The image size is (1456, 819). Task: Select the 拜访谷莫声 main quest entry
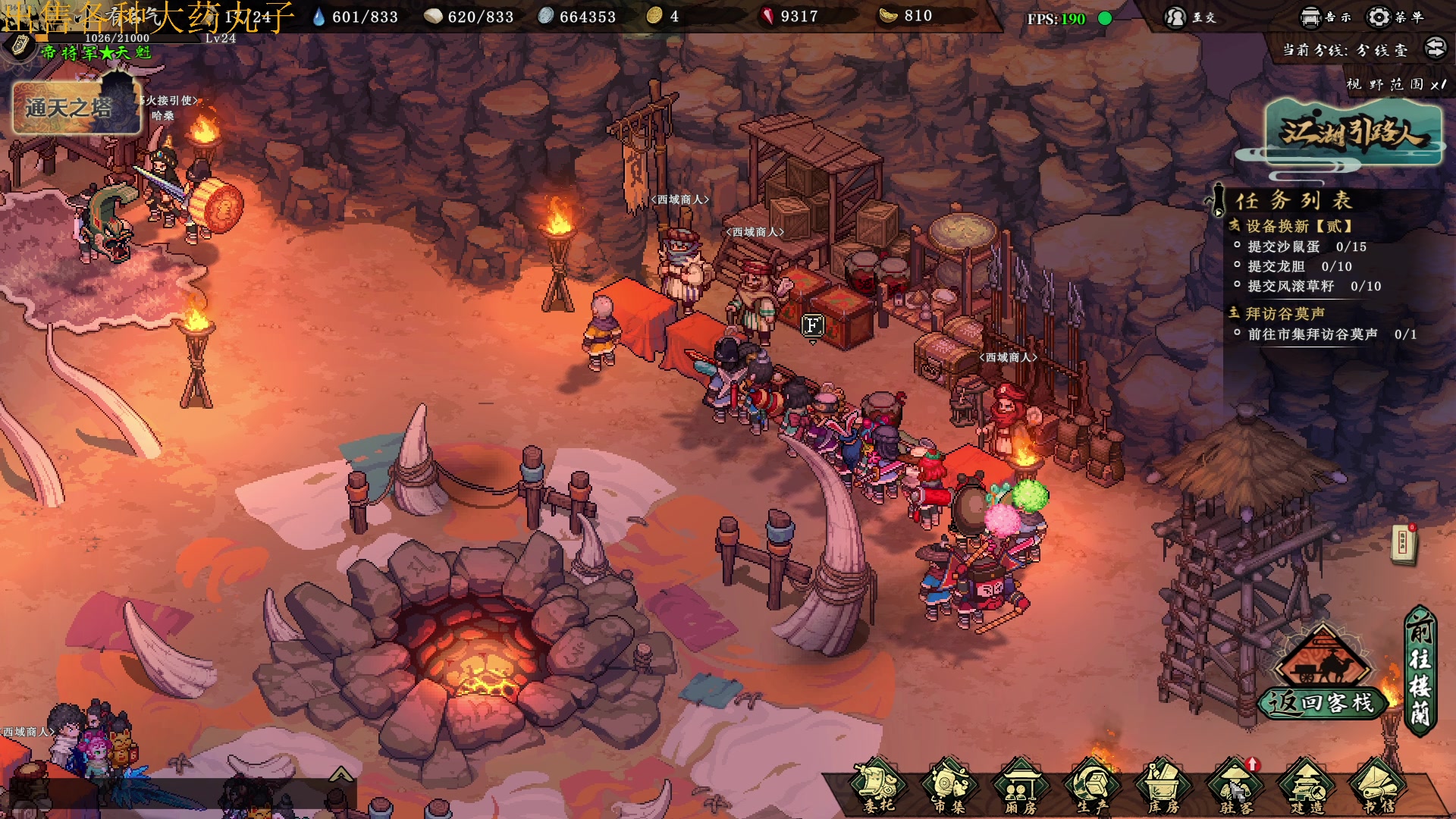click(1285, 313)
